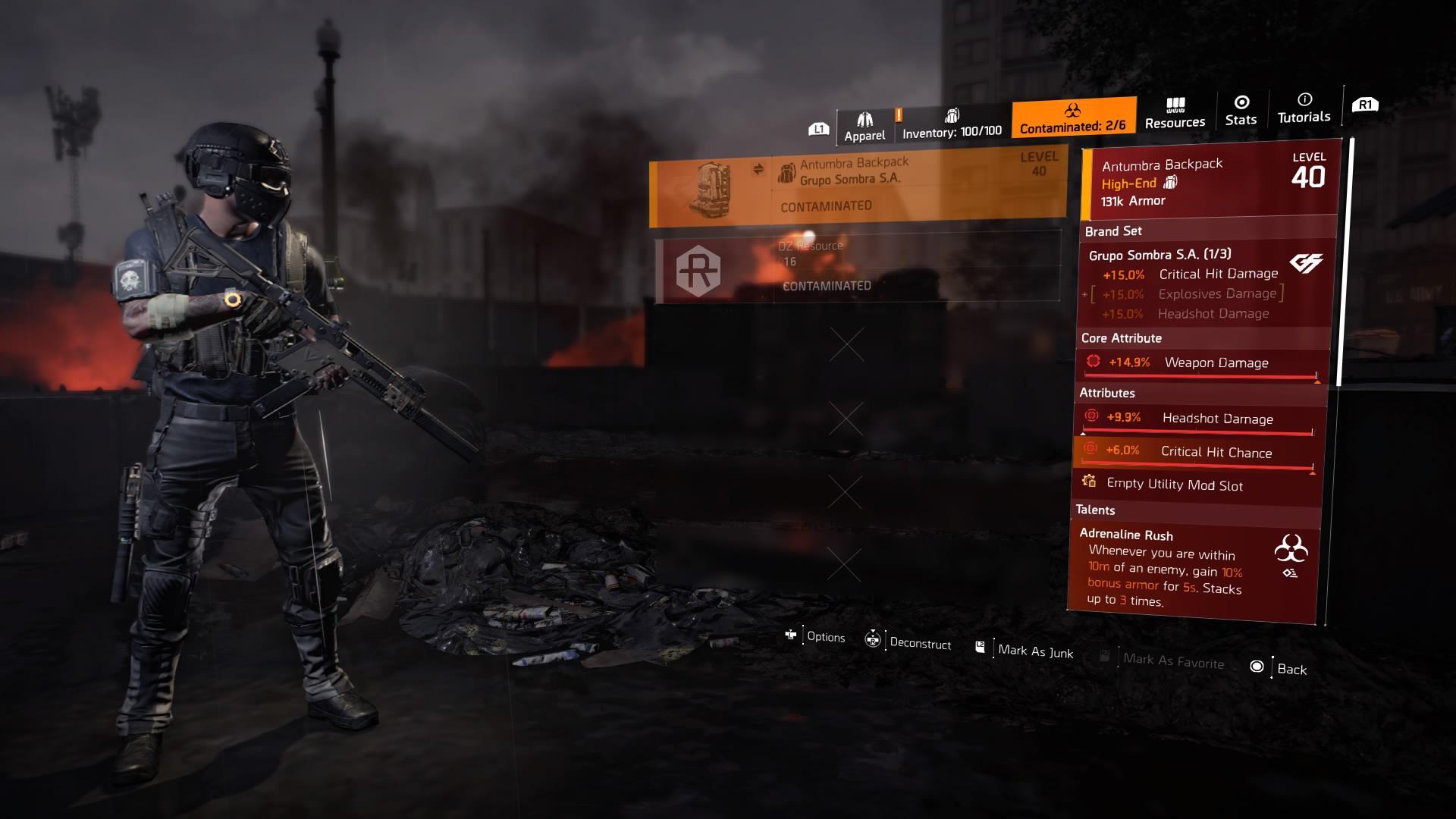This screenshot has height=819, width=1456.
Task: Click the item details scrollbar
Action: (x=1341, y=265)
